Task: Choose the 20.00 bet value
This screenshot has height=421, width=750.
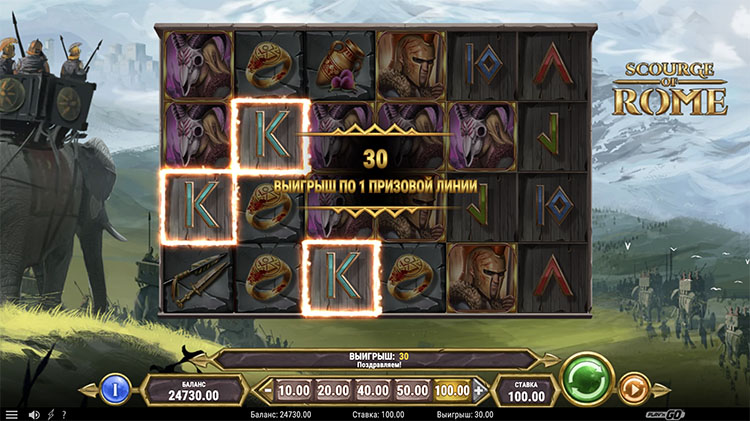Action: point(333,389)
